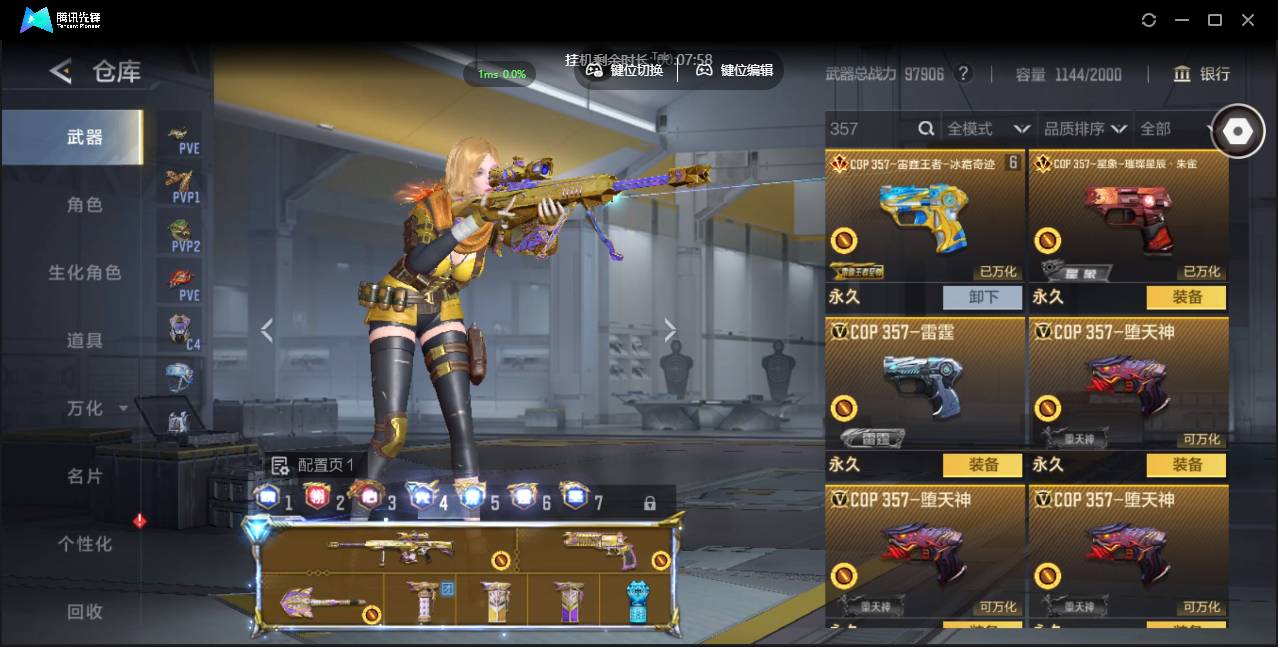Open the 回收 recycle tab

[x=85, y=611]
